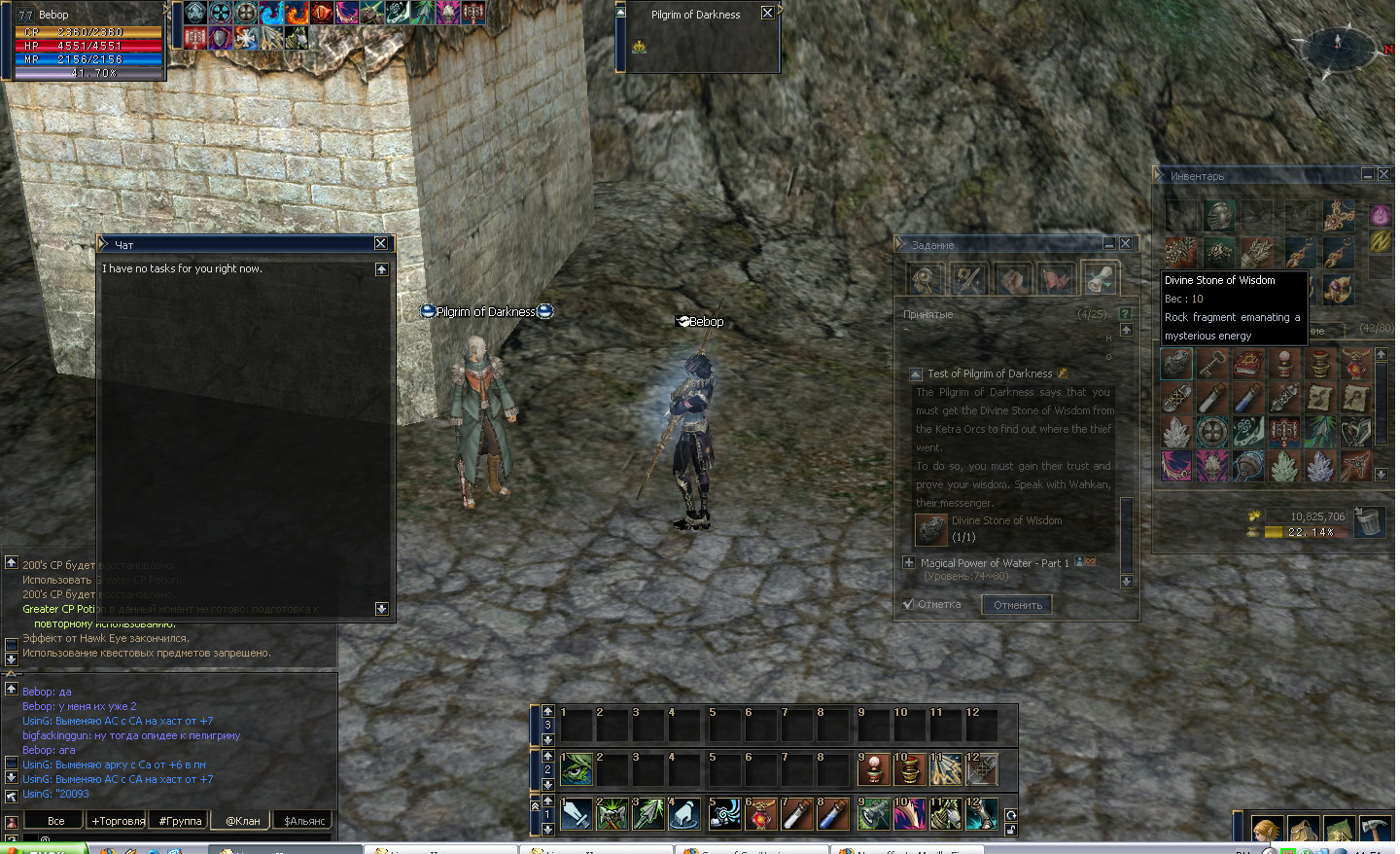Screen dimensions: 1400x854
Task: Toggle the Отметка checkbox
Action: [x=908, y=604]
